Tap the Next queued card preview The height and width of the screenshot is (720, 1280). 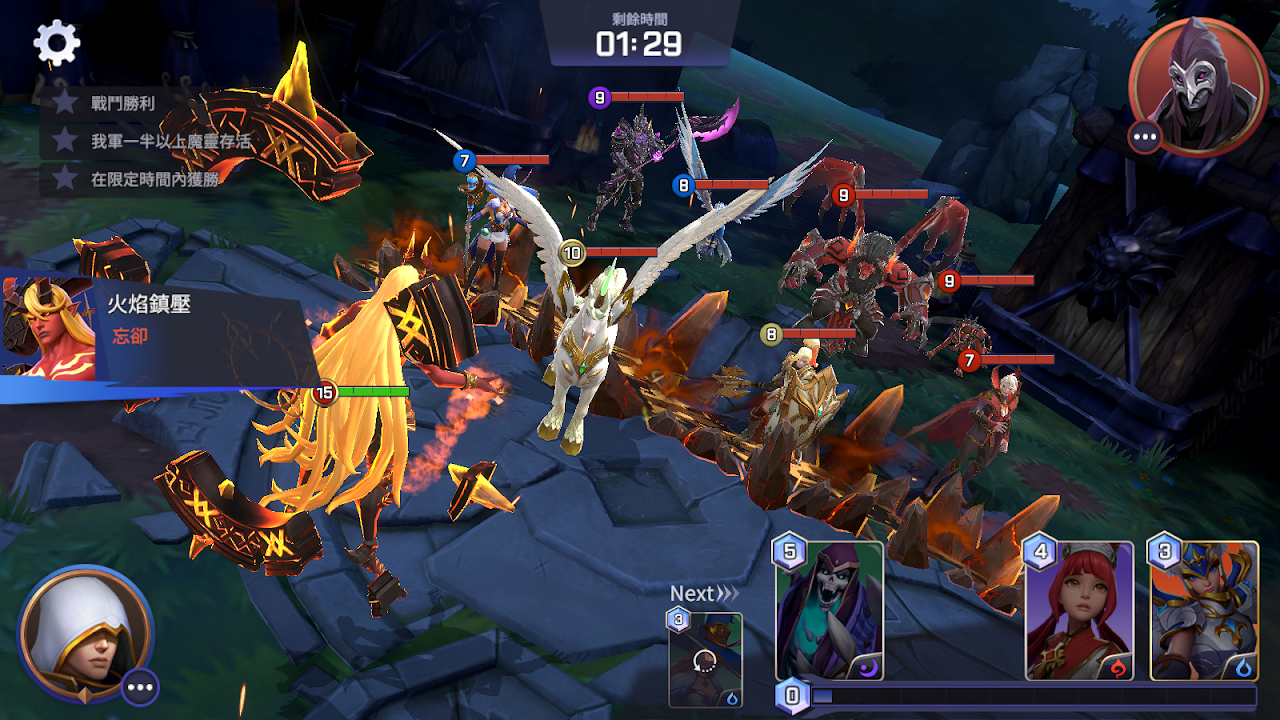[705, 659]
